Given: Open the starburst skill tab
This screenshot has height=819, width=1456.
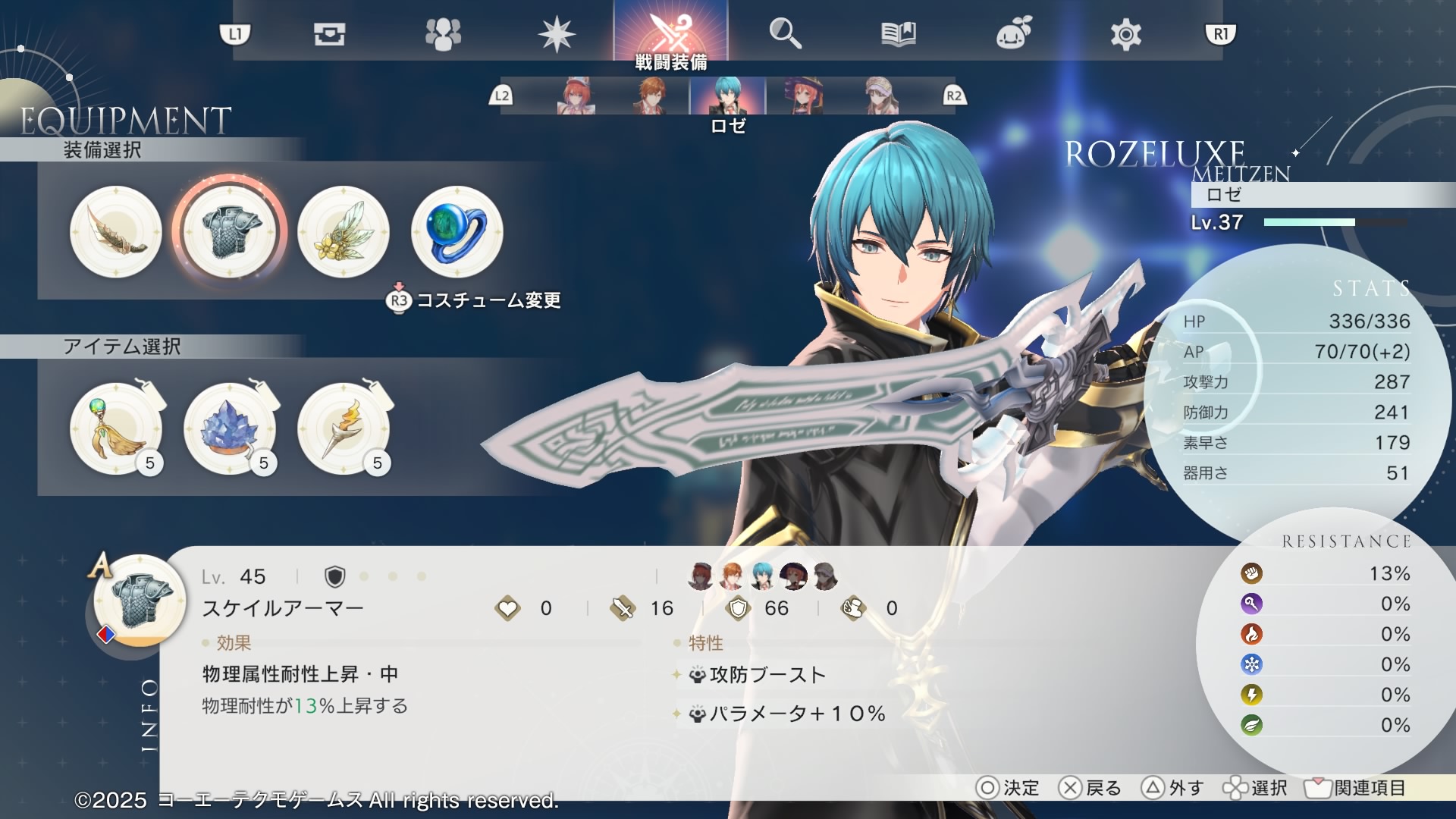Looking at the screenshot, I should 557,34.
